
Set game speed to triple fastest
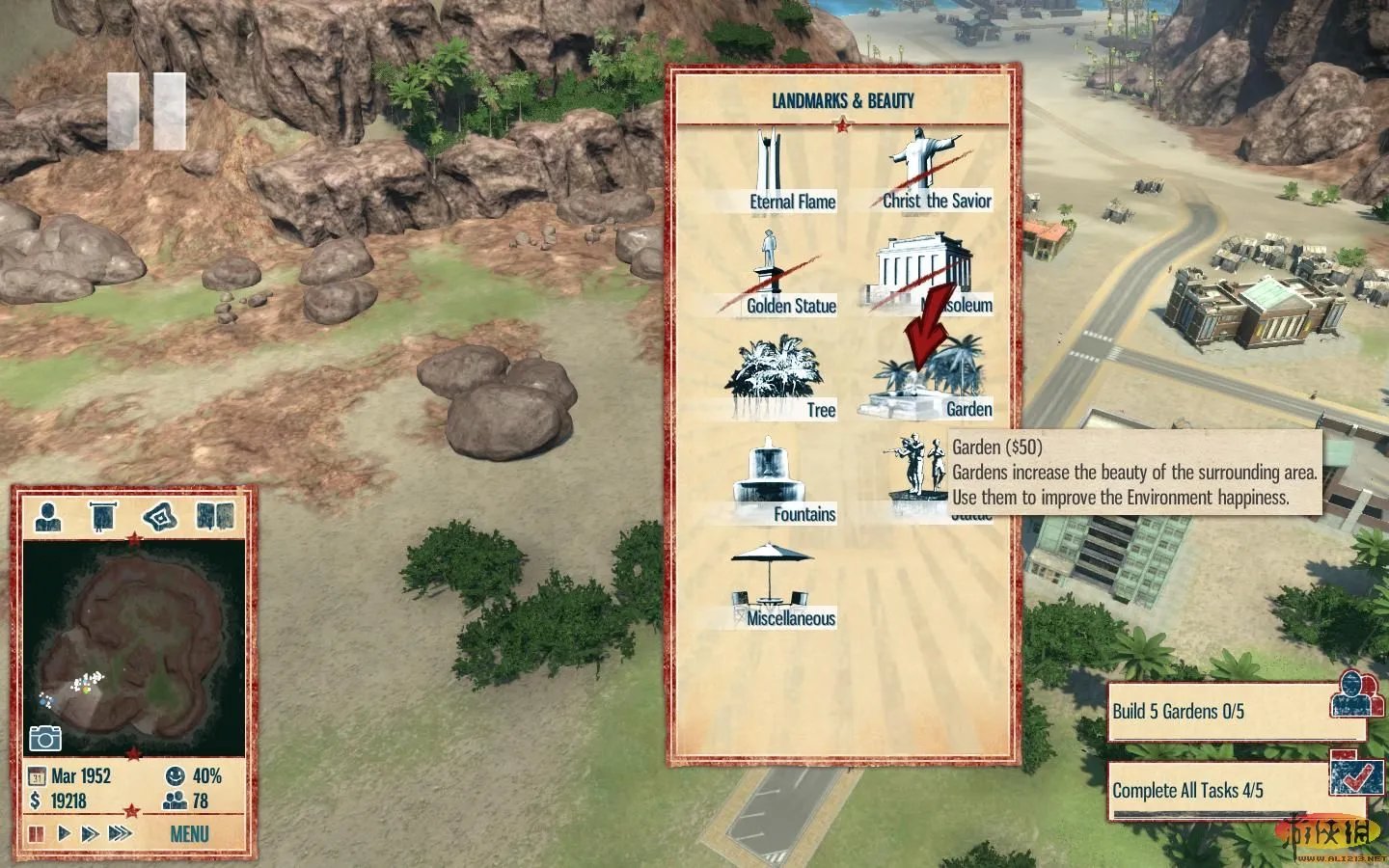120,833
